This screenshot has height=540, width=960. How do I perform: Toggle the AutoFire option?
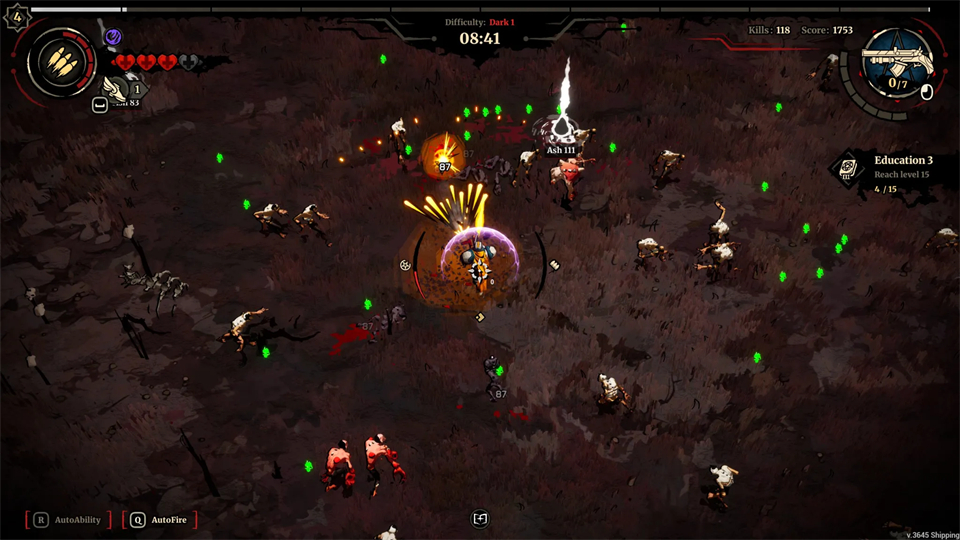coord(160,520)
